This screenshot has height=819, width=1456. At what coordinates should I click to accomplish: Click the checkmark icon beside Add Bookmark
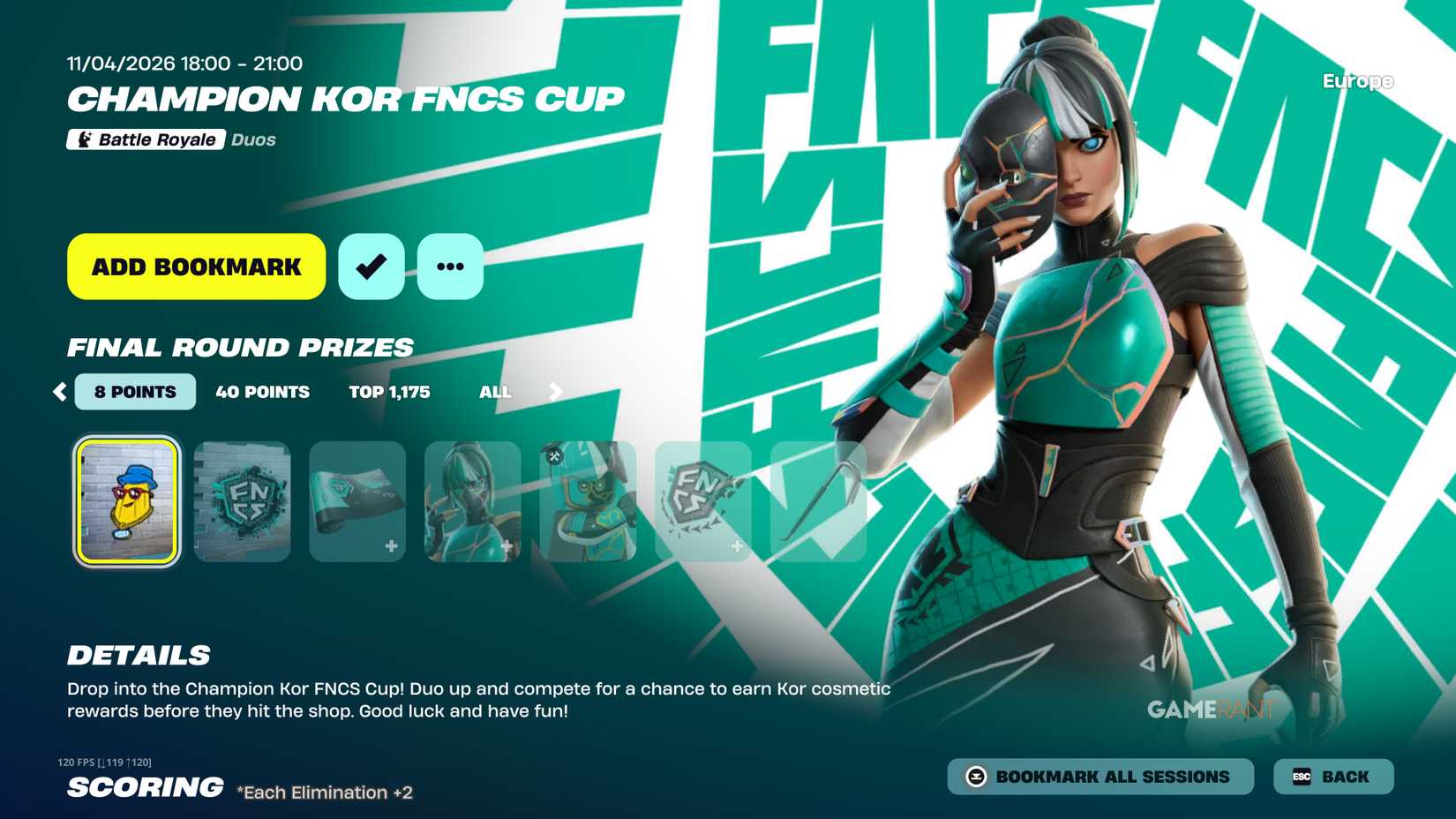(371, 265)
